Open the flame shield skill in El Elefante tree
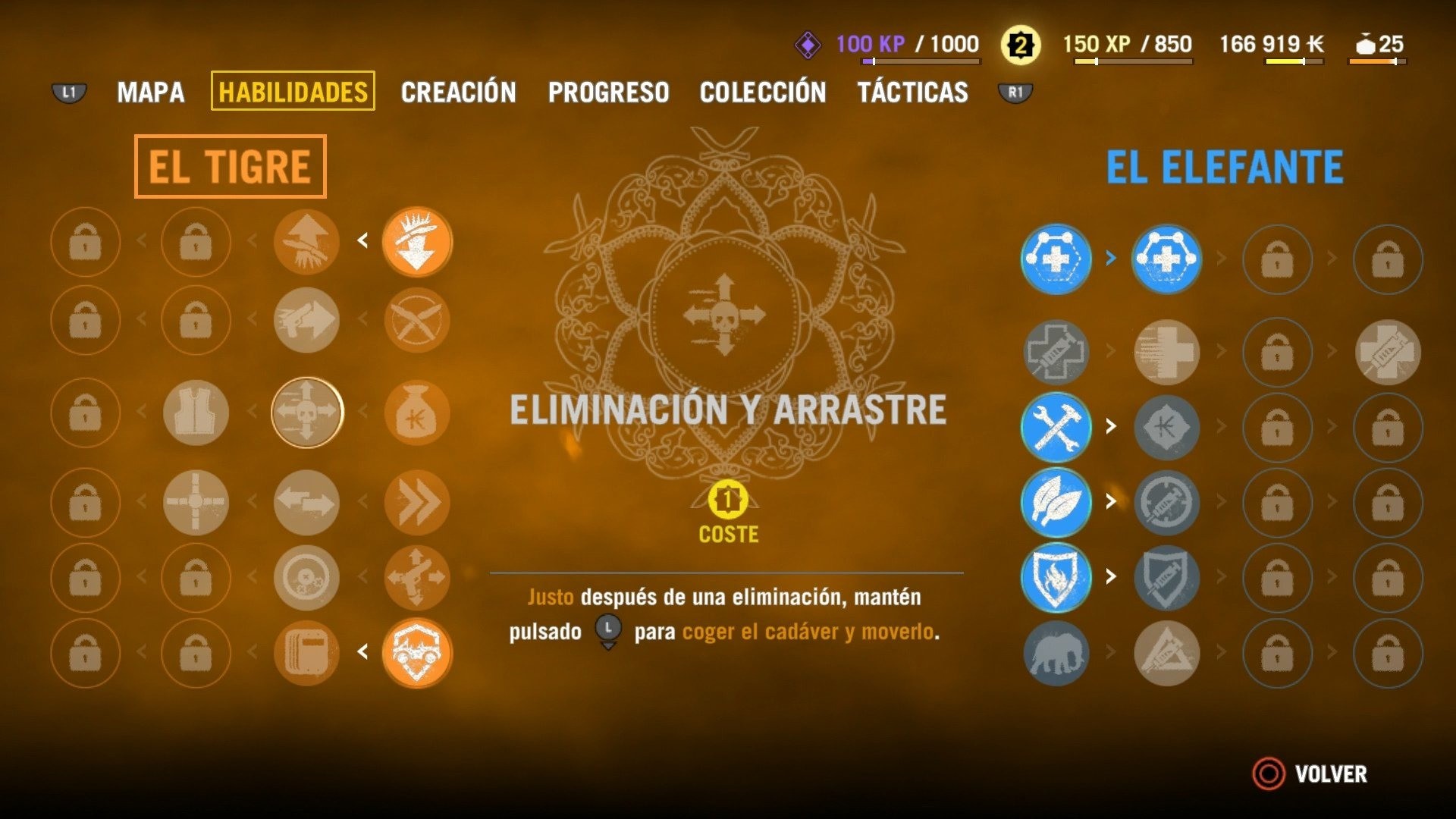This screenshot has height=819, width=1456. point(1056,579)
